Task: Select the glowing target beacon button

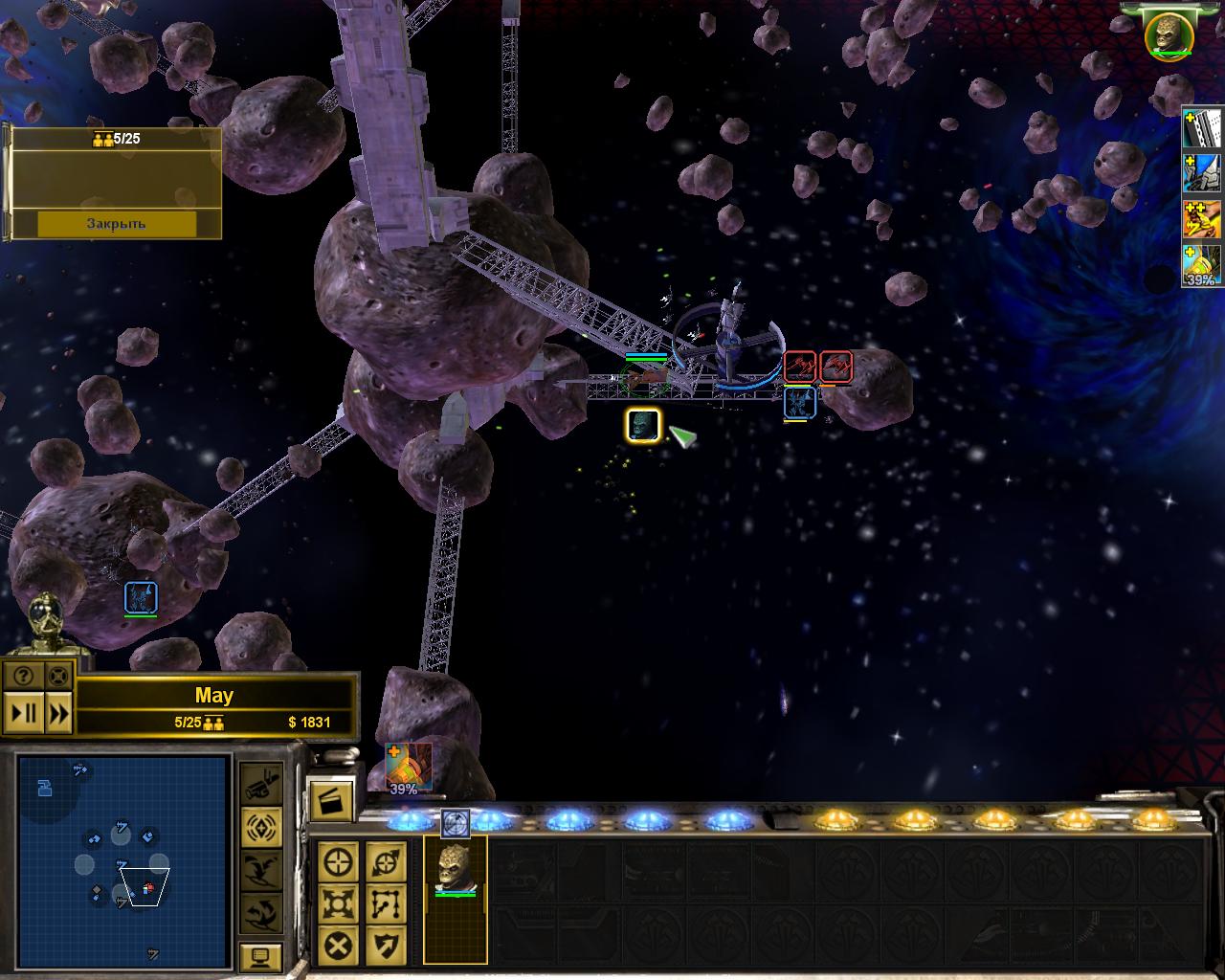Action: 260,826
